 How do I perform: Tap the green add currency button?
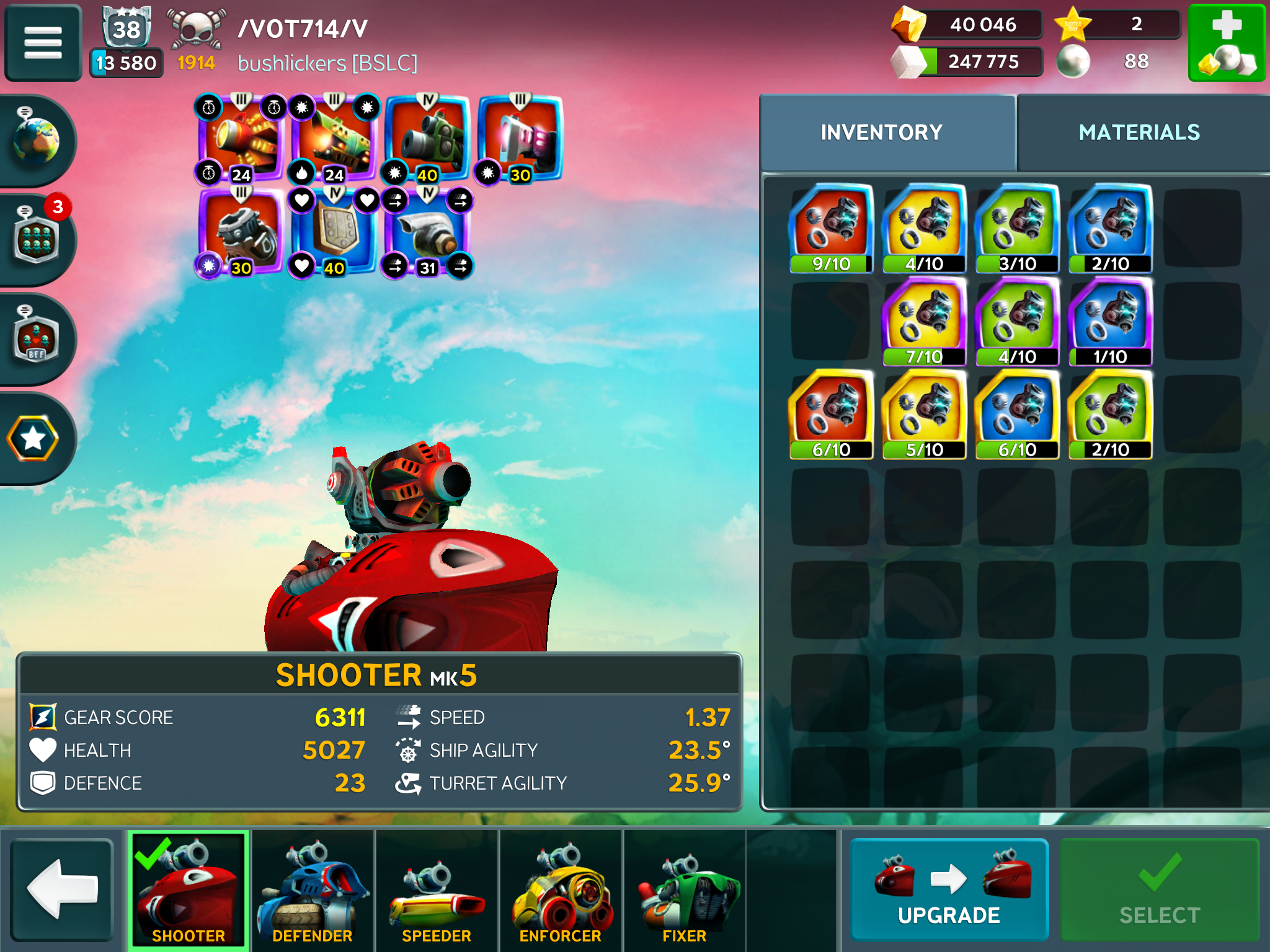click(1226, 42)
